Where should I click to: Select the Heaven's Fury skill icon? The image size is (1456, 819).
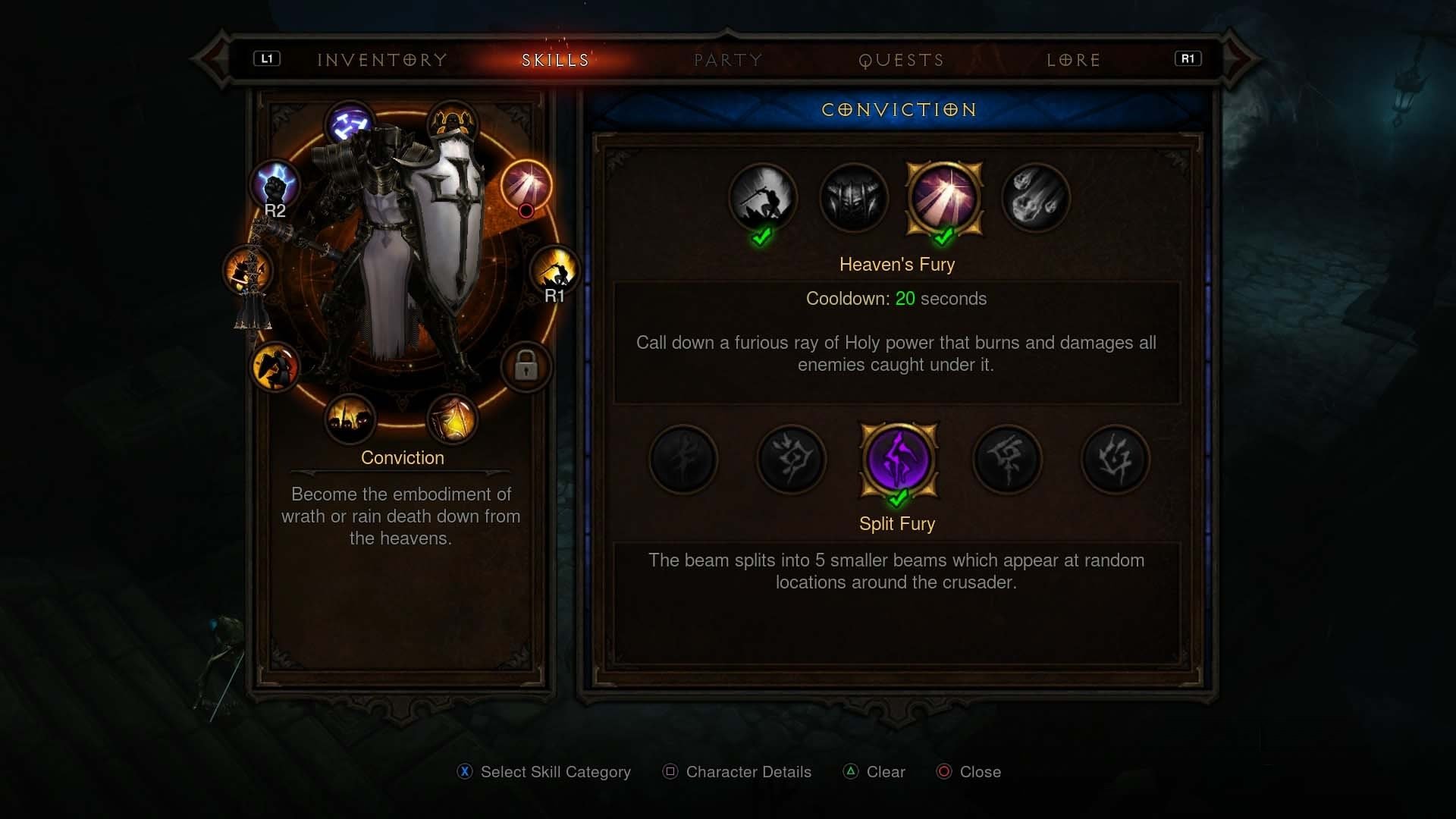click(x=945, y=199)
